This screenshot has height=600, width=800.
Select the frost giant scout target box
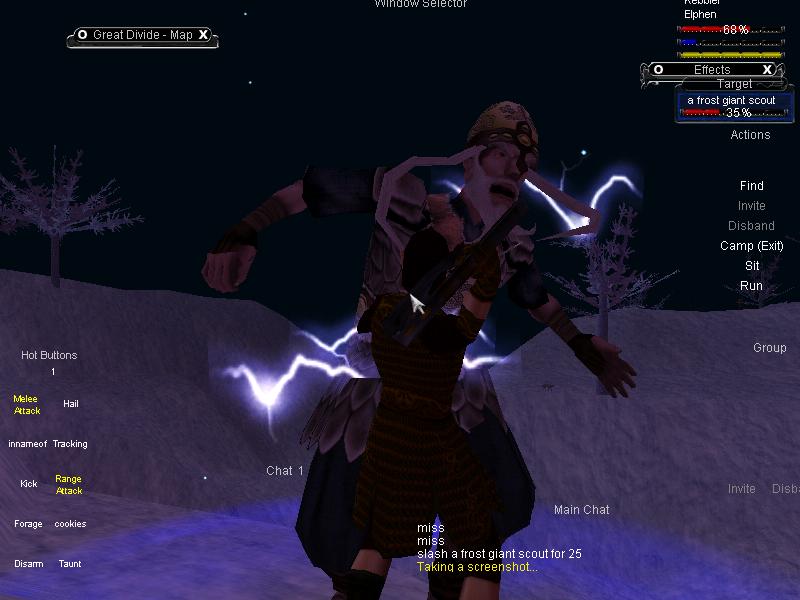click(731, 106)
